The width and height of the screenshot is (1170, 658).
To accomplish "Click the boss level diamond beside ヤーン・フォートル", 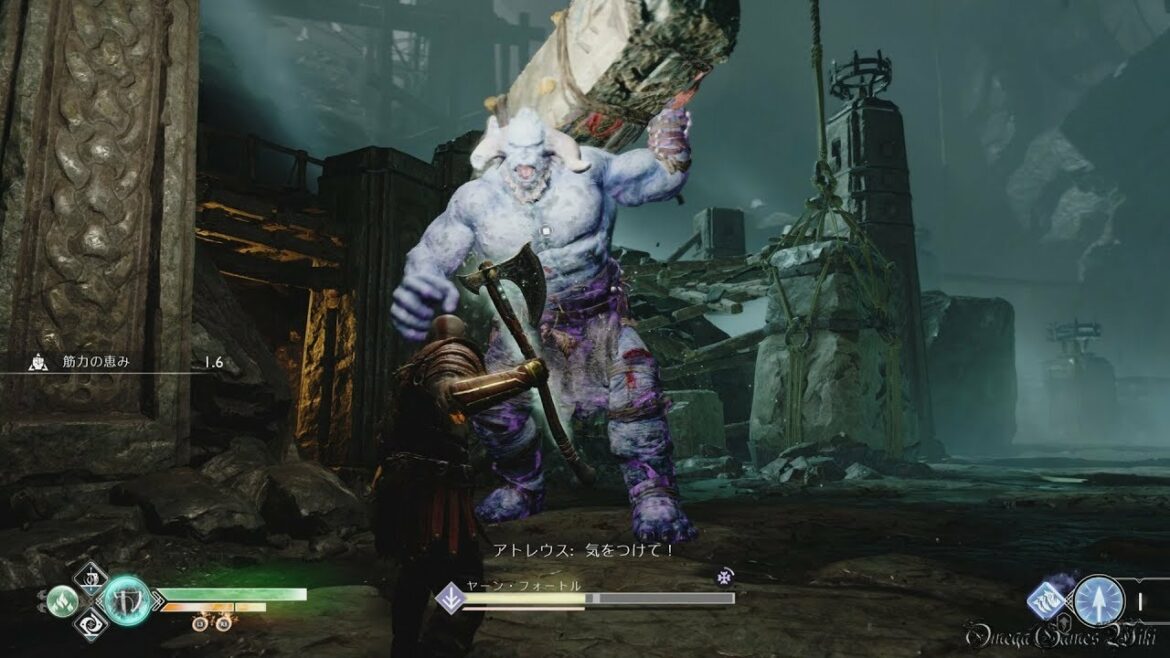I will [448, 598].
